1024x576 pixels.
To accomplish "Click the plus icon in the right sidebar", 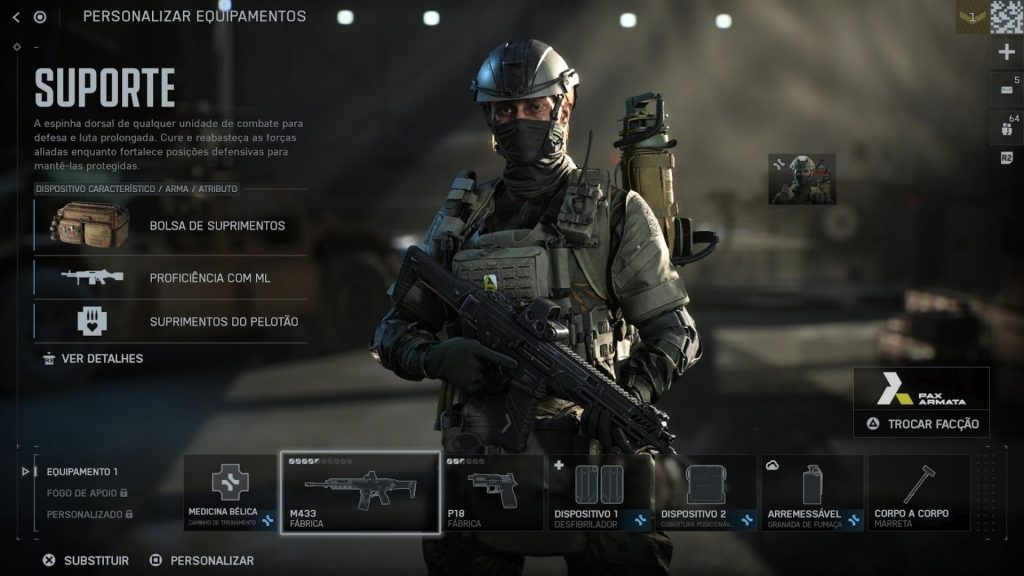I will (1006, 53).
